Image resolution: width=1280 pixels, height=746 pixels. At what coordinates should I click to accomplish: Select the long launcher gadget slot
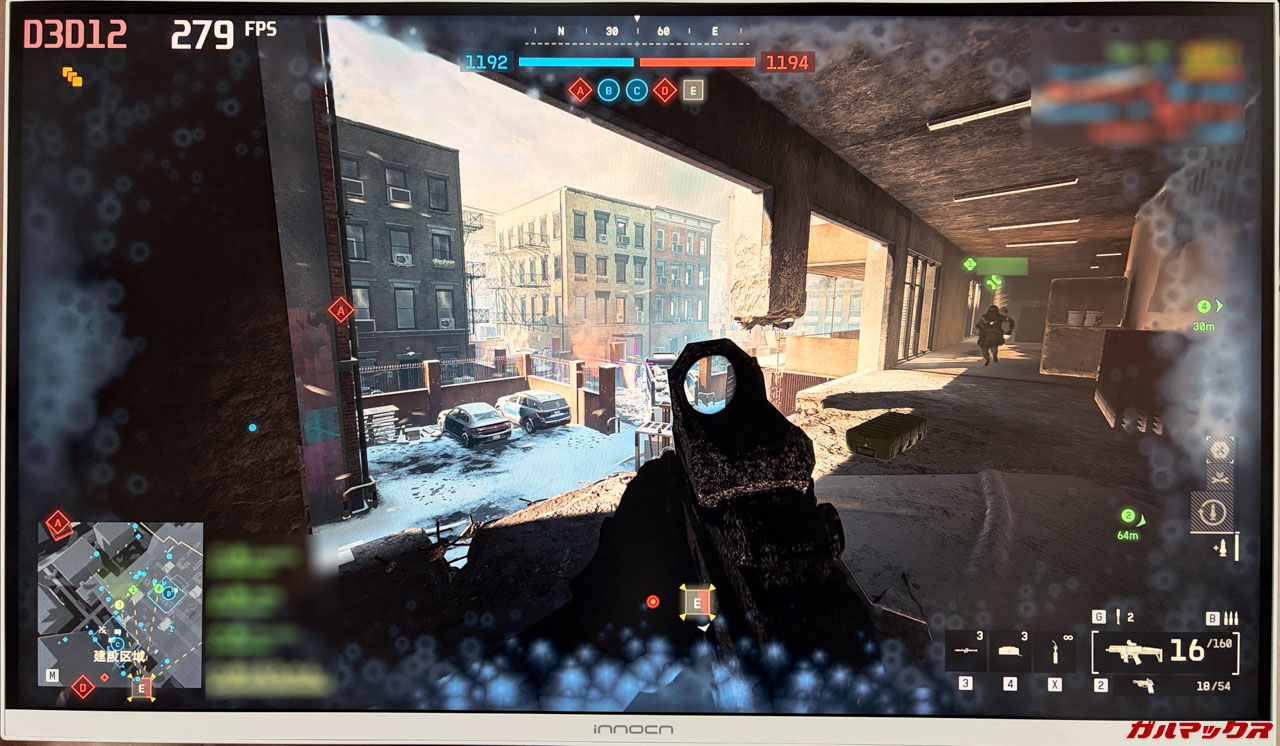tap(966, 651)
